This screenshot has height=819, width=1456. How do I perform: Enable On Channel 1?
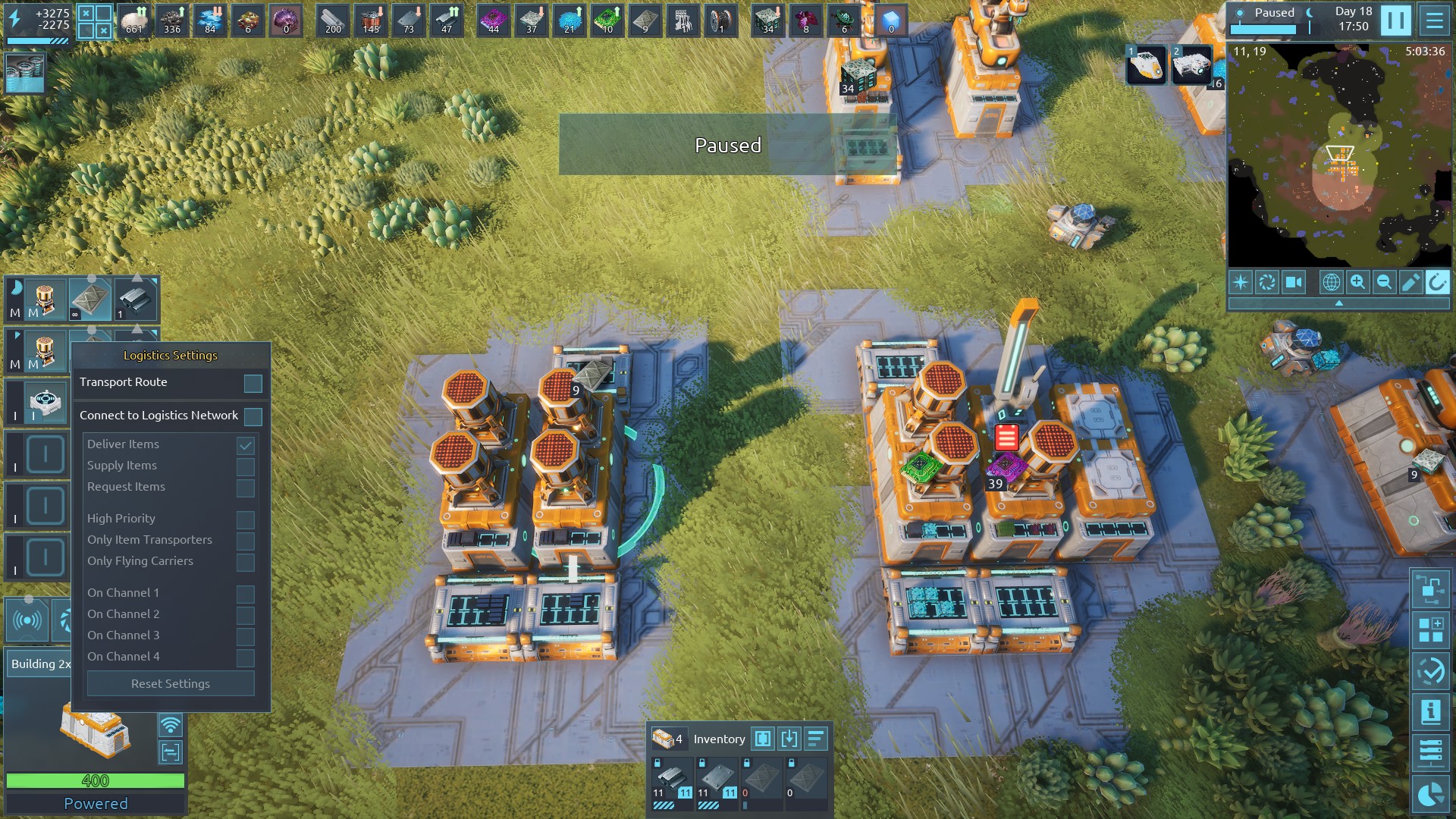click(x=245, y=594)
